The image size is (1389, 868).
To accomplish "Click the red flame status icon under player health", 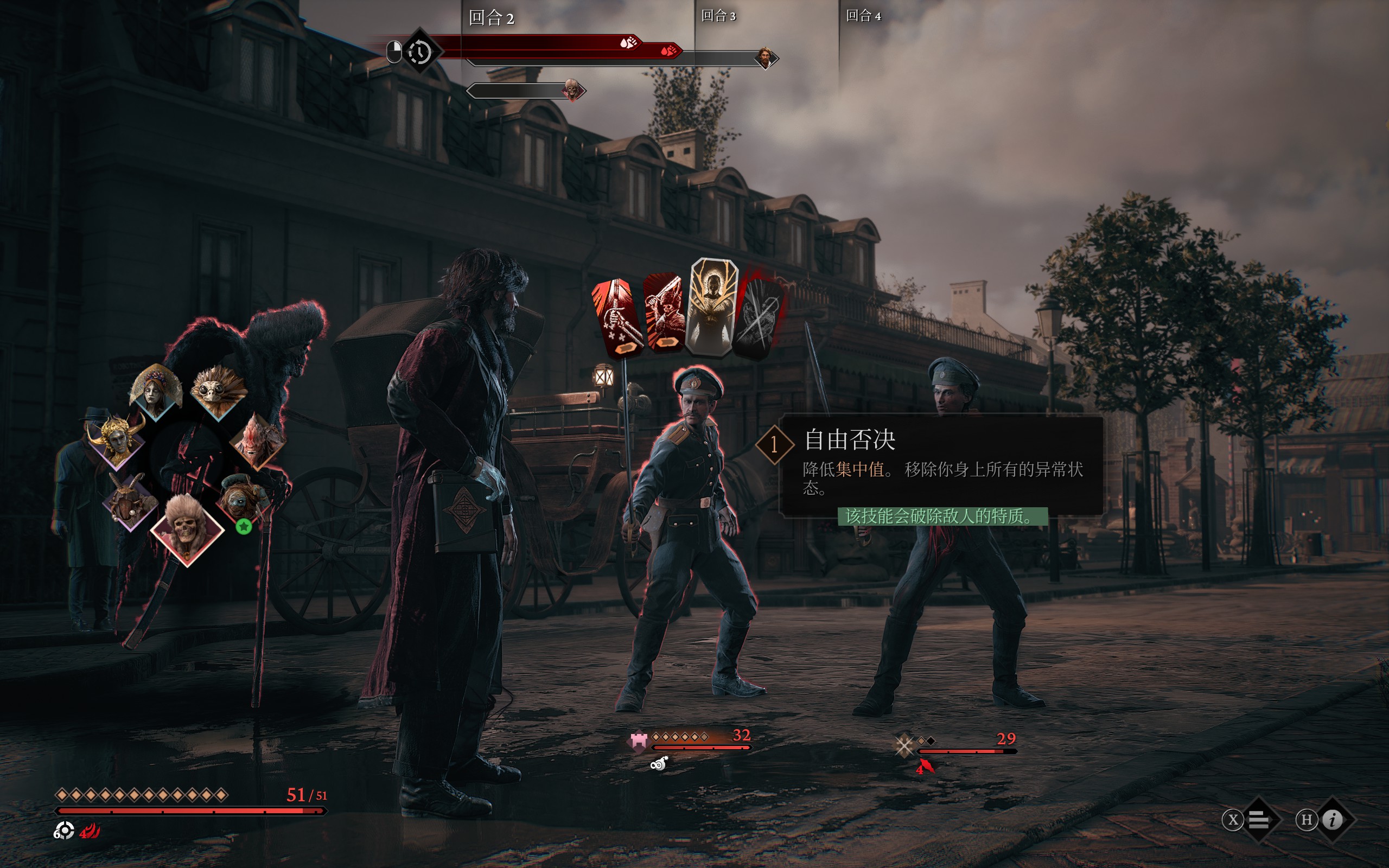I will tap(90, 831).
